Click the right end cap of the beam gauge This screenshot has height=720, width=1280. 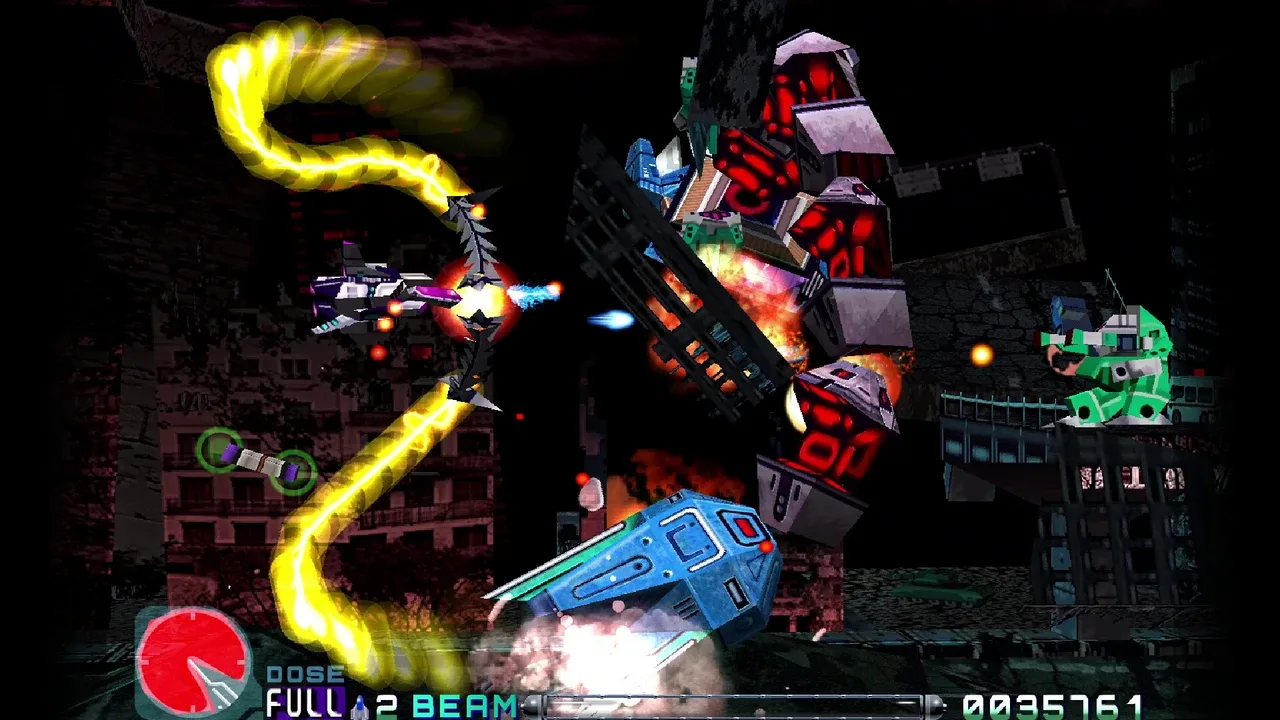point(935,700)
